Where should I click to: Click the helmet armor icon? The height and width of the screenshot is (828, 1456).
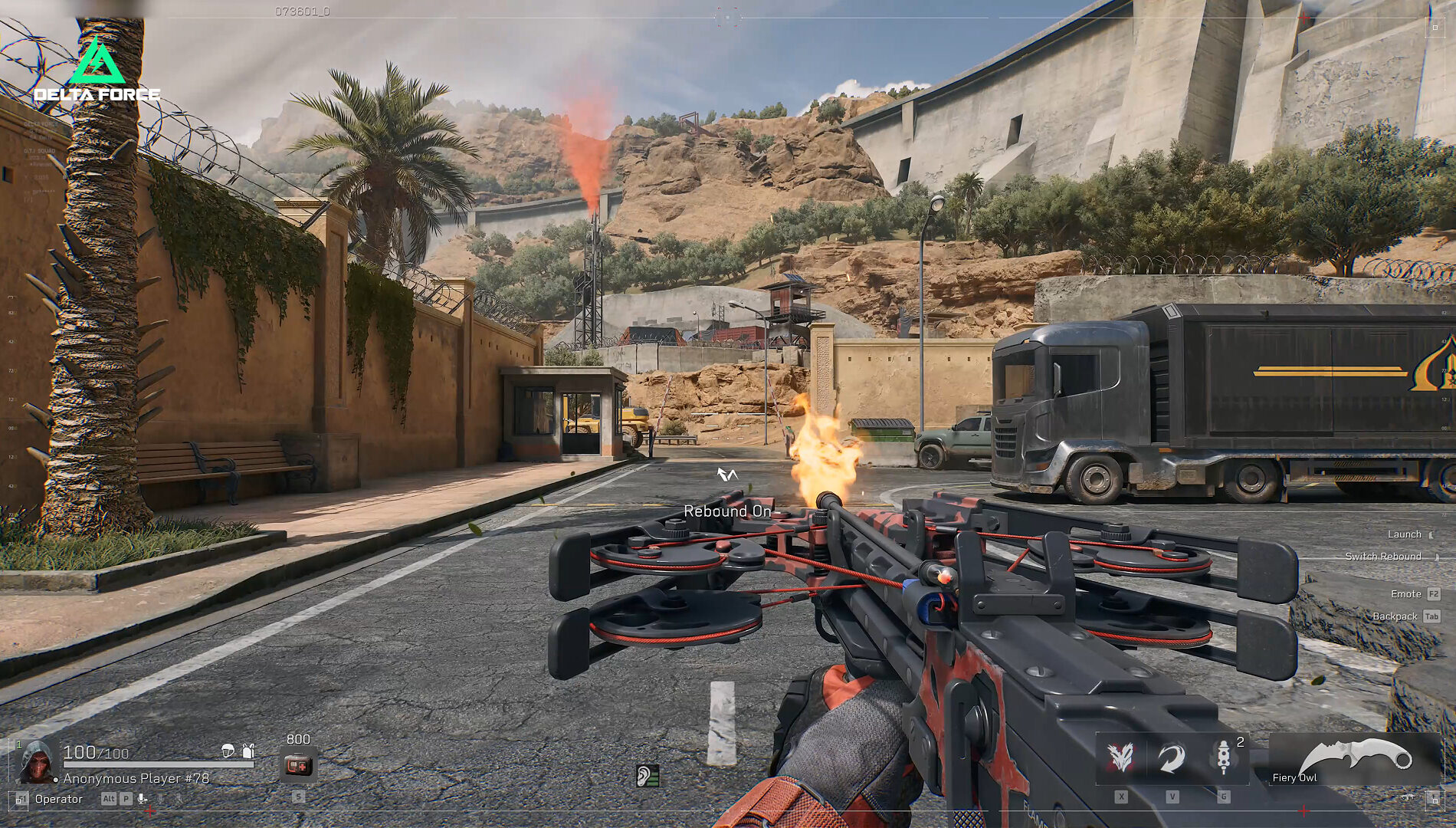pyautogui.click(x=228, y=751)
